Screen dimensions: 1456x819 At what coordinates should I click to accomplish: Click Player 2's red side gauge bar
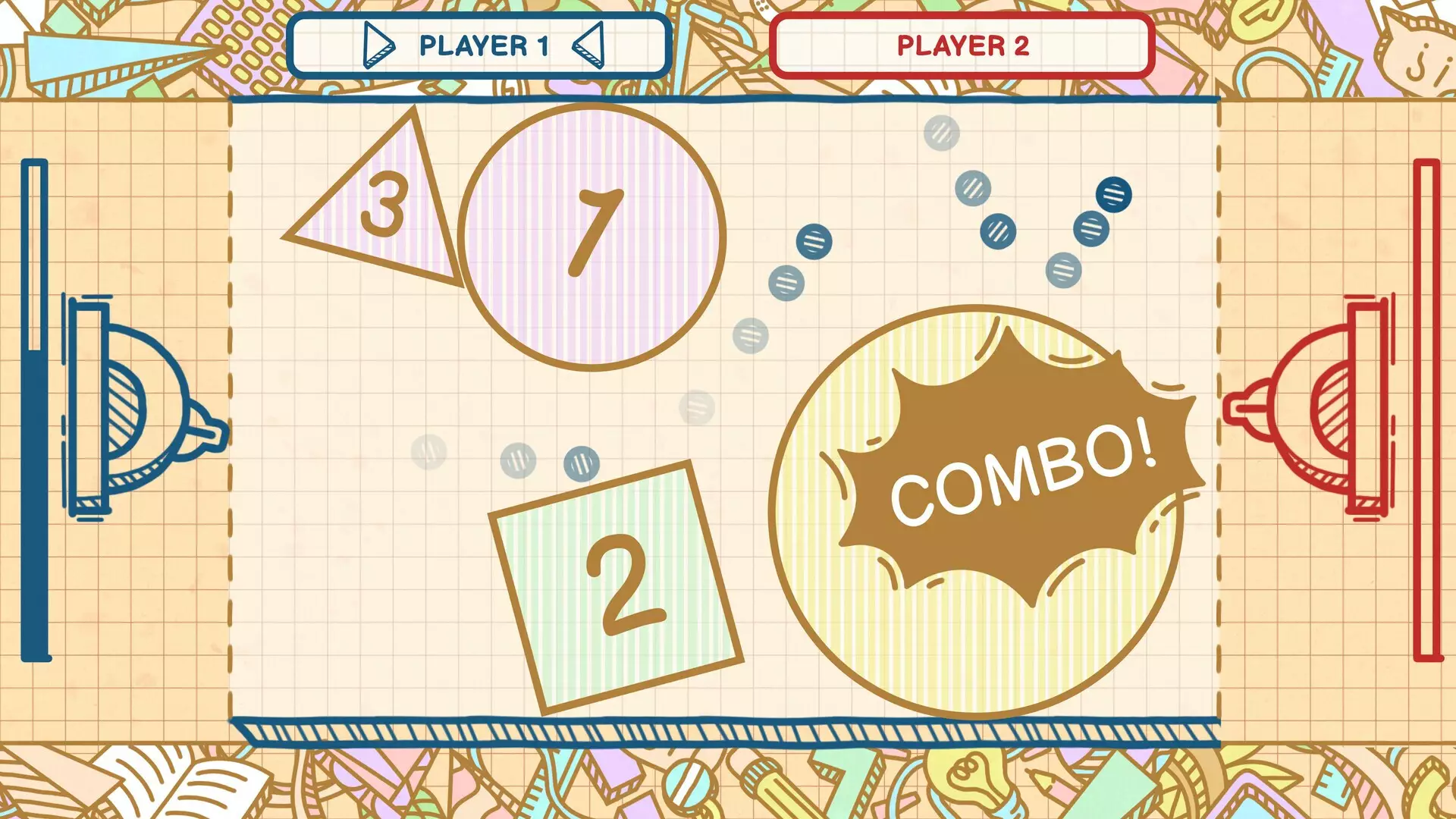(1429, 413)
